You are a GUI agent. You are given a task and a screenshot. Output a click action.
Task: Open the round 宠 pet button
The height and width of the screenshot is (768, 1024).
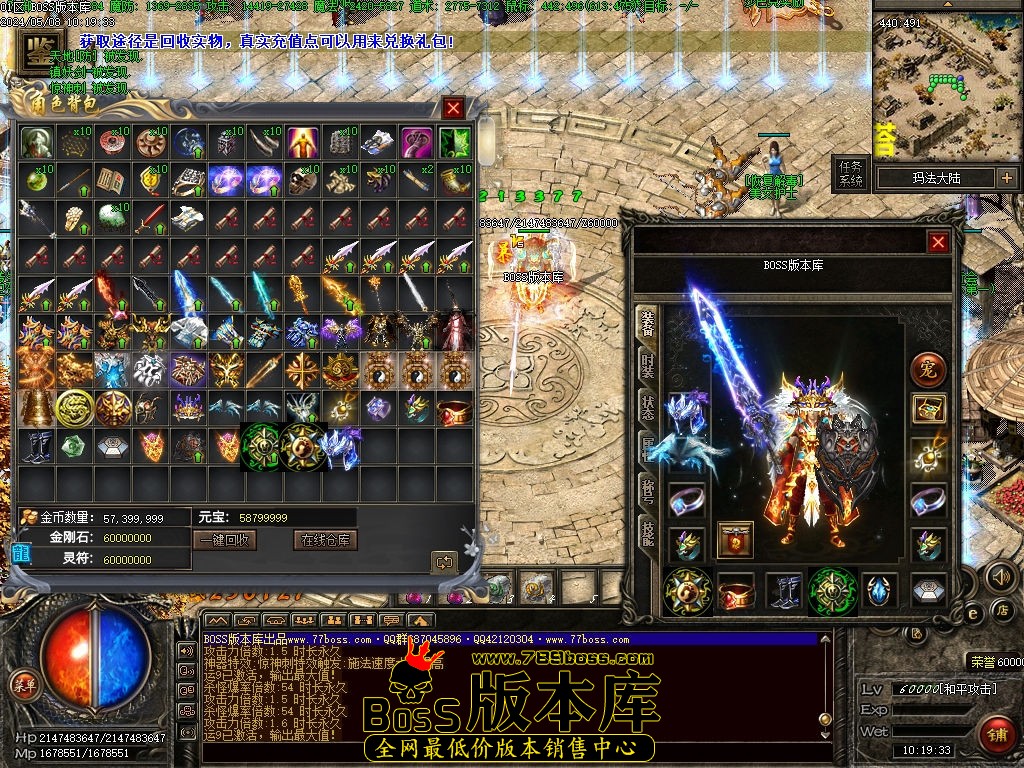click(x=928, y=370)
